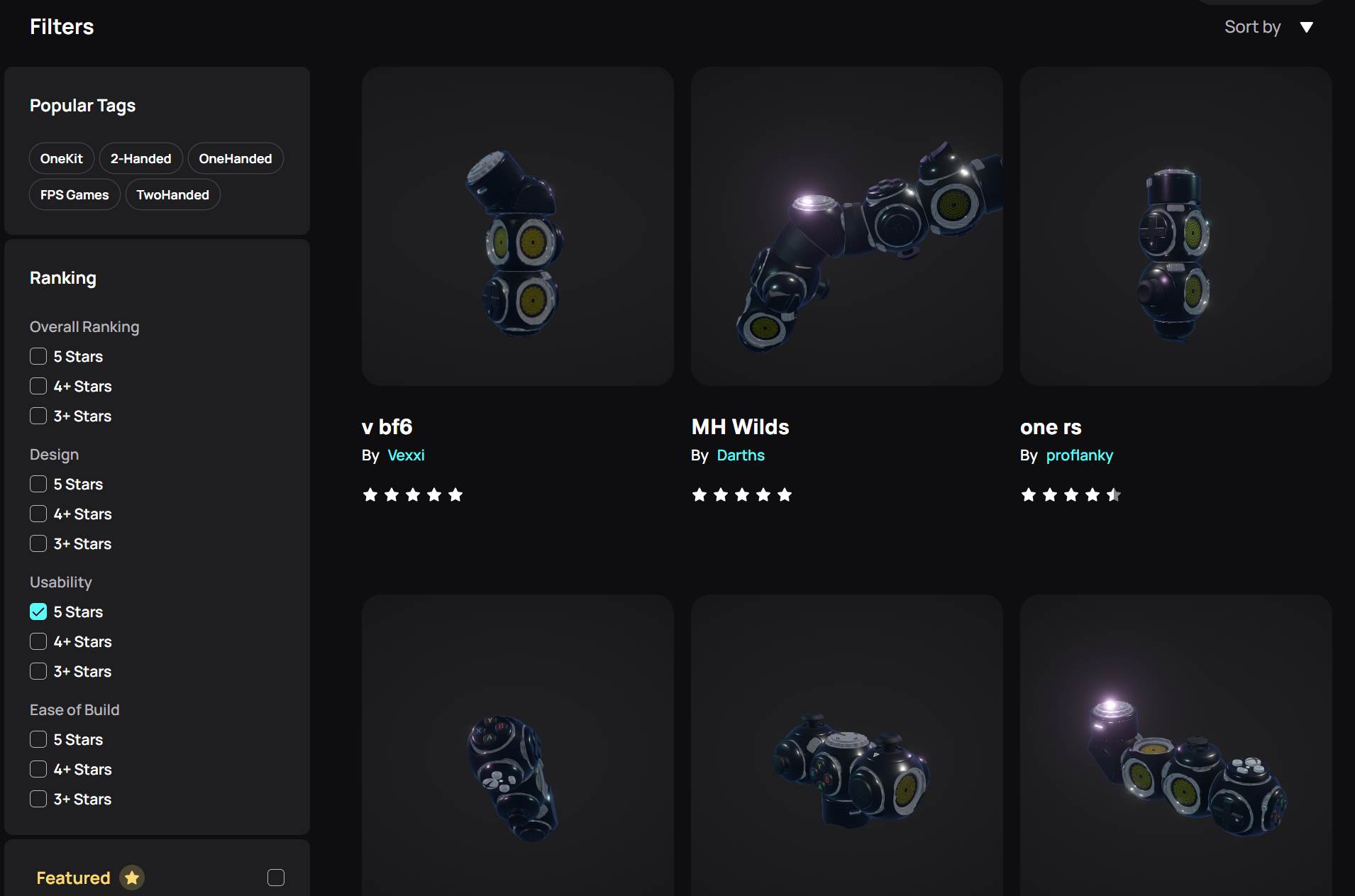Check 5 Stars under Ease of Build
This screenshot has height=896, width=1355.
[x=38, y=739]
